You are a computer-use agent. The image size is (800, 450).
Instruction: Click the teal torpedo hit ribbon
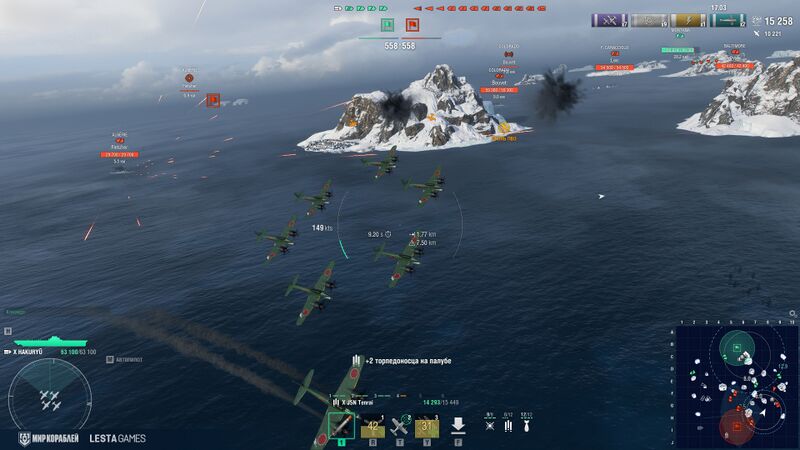[727, 20]
